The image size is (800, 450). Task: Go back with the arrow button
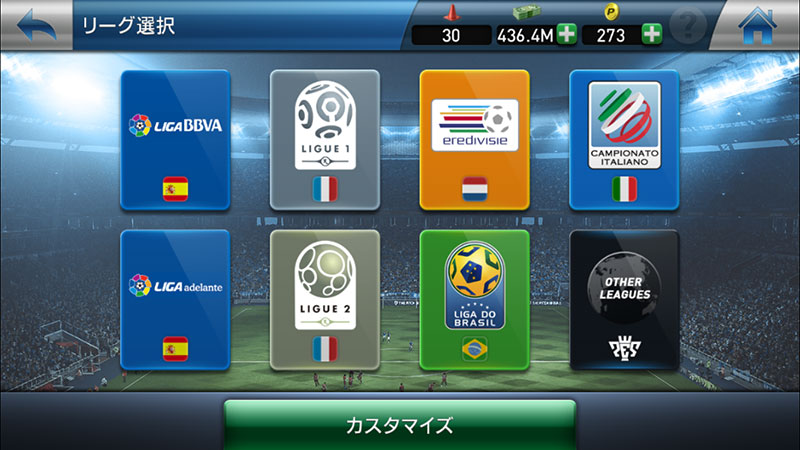click(x=34, y=25)
